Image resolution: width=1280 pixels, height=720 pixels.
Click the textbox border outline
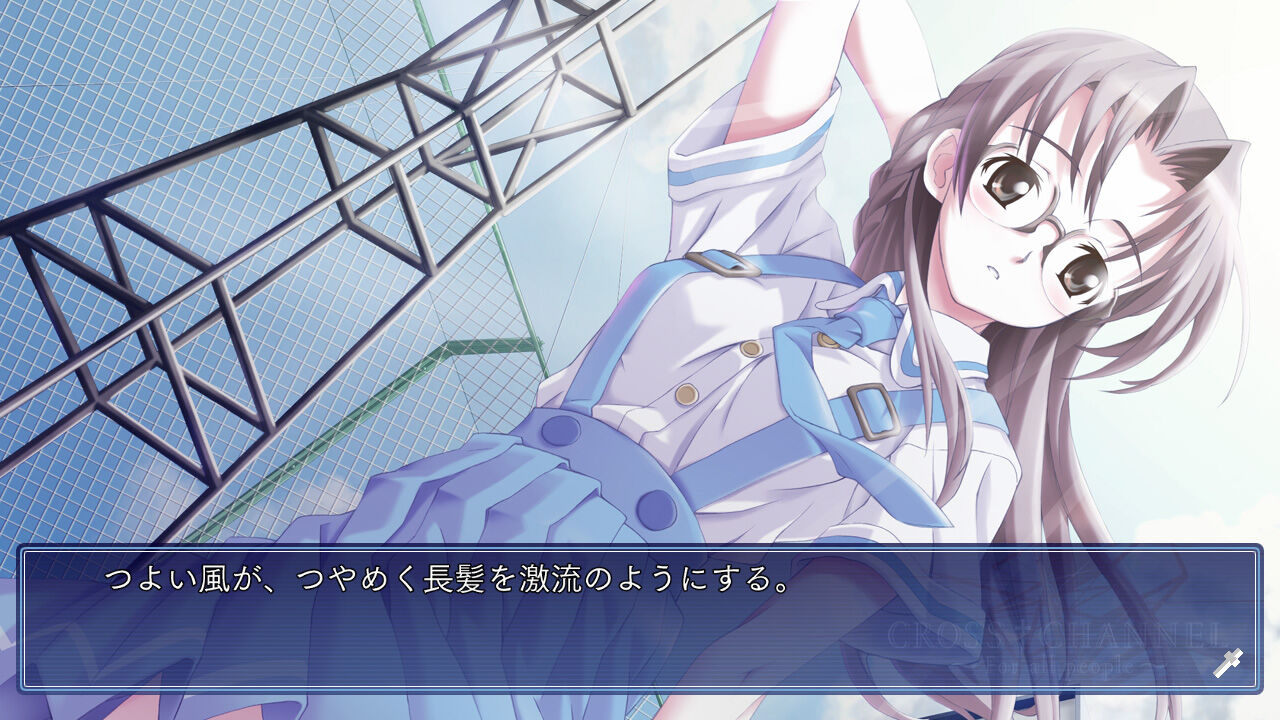pyautogui.click(x=640, y=548)
